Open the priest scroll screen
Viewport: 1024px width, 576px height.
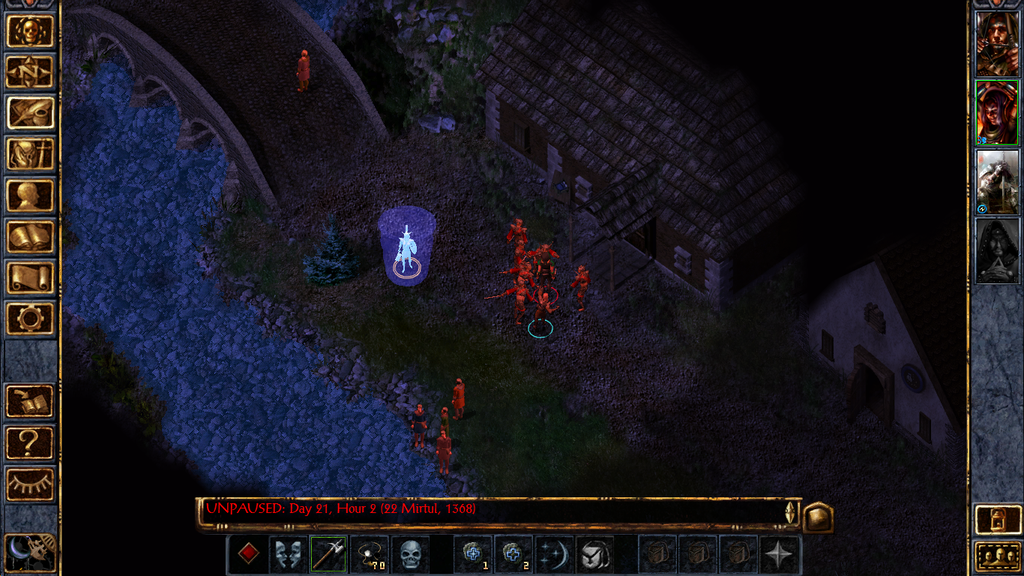[30, 277]
